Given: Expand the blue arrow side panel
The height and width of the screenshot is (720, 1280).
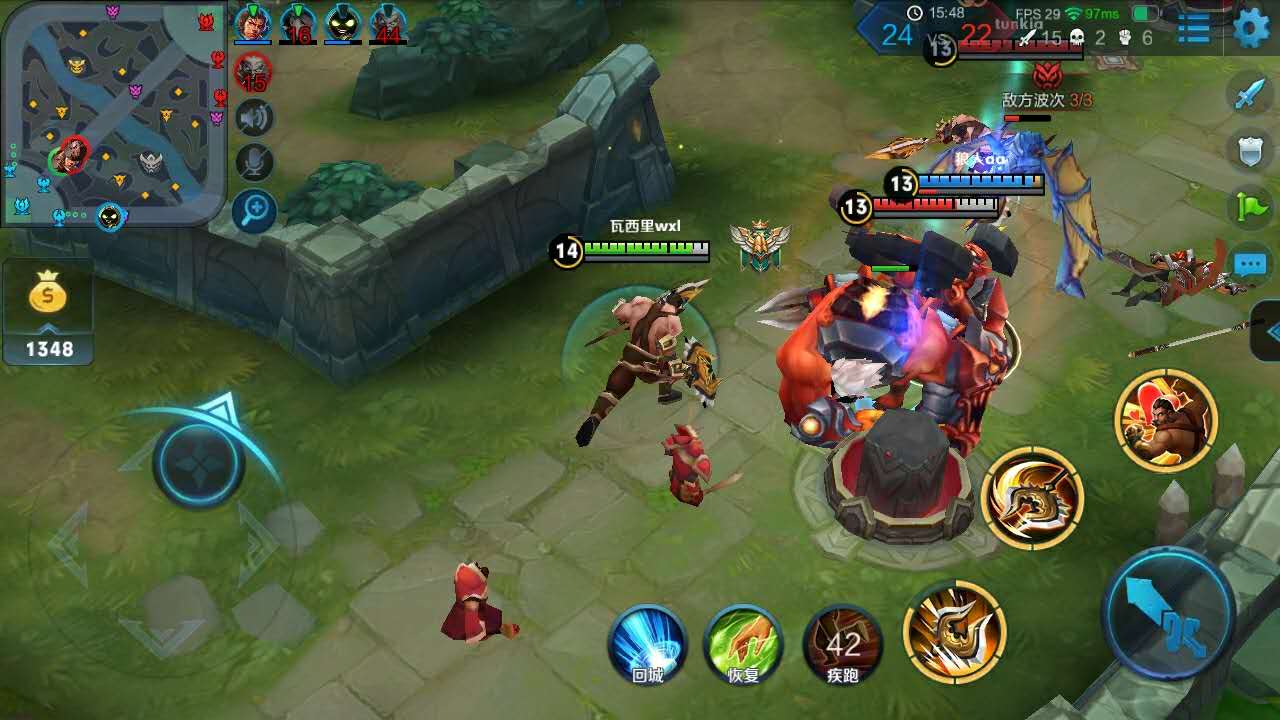Looking at the screenshot, I should 1268,331.
